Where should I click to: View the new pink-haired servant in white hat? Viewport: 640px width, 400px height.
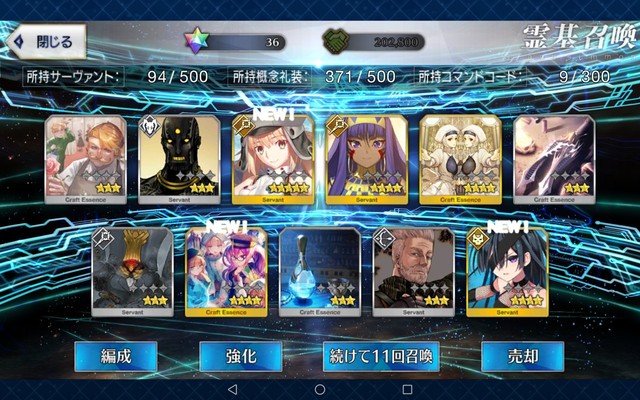272,160
